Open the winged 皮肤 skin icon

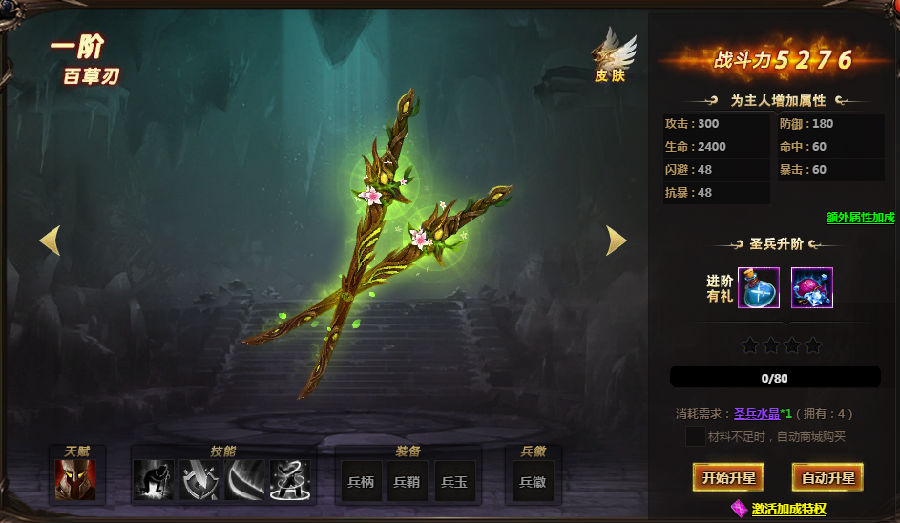tap(611, 55)
